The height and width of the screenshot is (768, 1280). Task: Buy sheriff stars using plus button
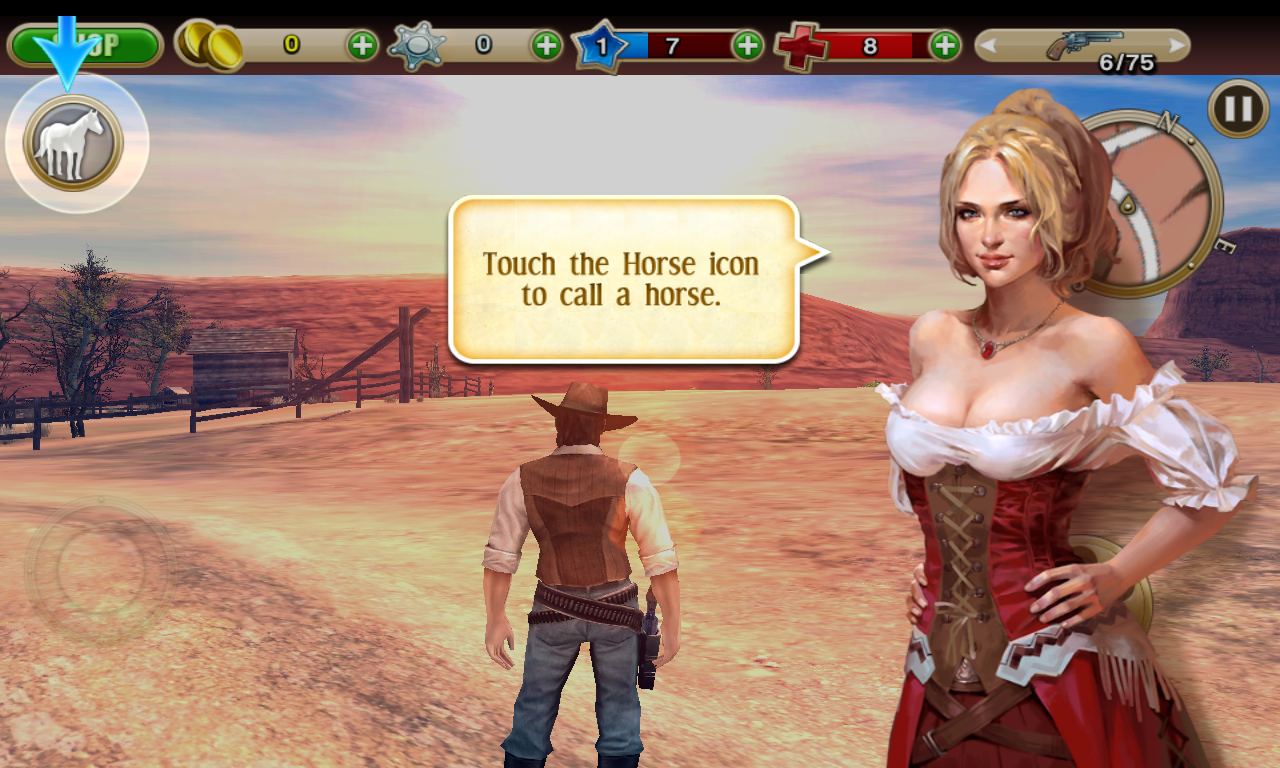pos(546,45)
